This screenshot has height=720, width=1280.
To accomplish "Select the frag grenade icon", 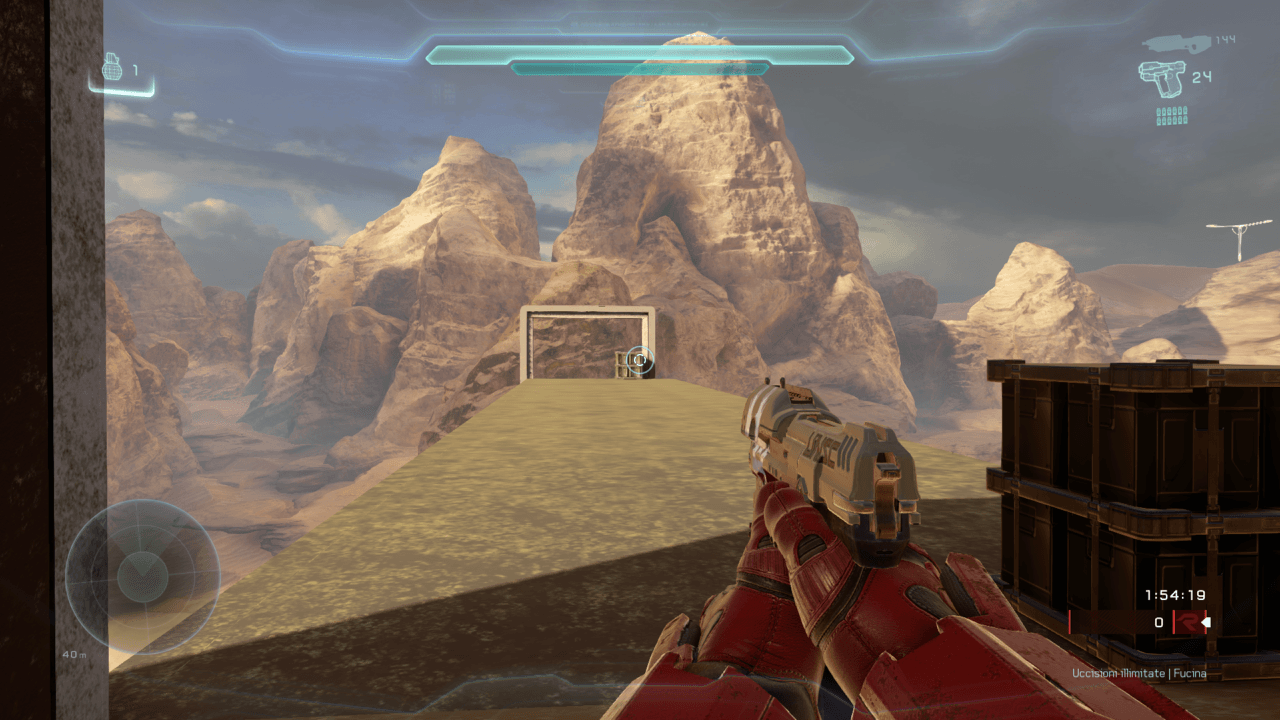I will click(x=112, y=69).
